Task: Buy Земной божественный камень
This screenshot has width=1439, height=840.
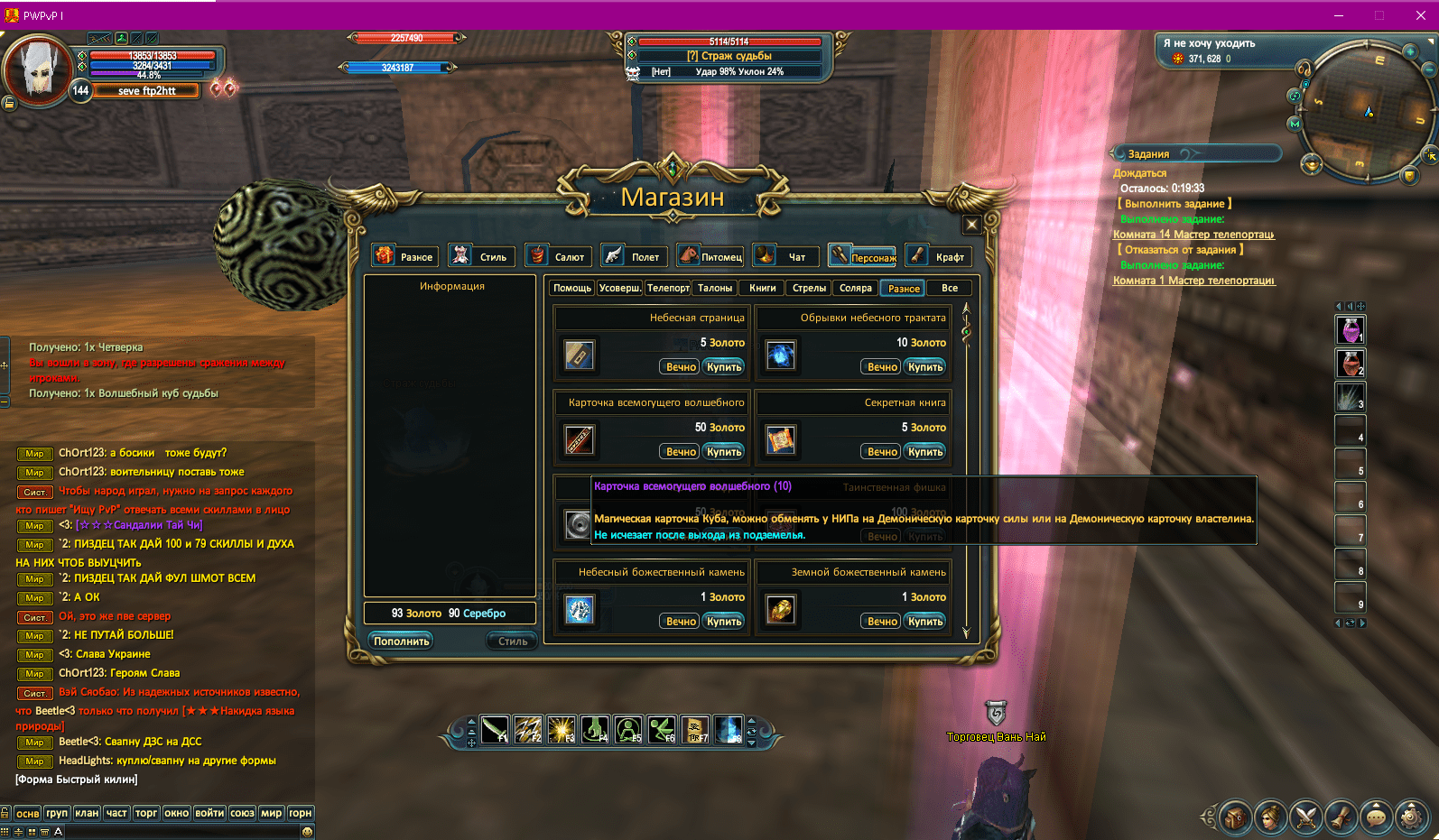Action: (925, 622)
